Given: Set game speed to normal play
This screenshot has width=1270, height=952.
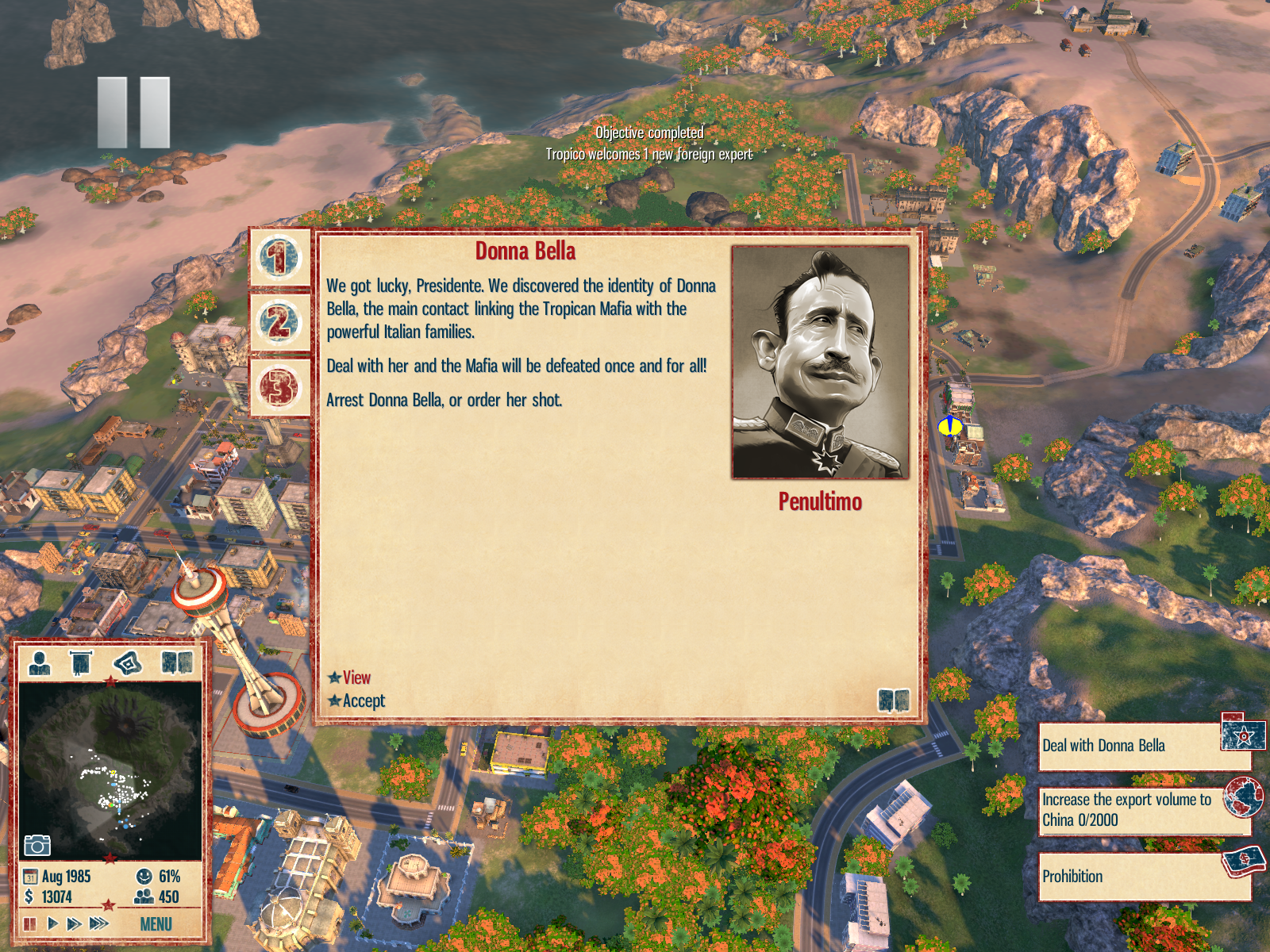Looking at the screenshot, I should pos(52,923).
